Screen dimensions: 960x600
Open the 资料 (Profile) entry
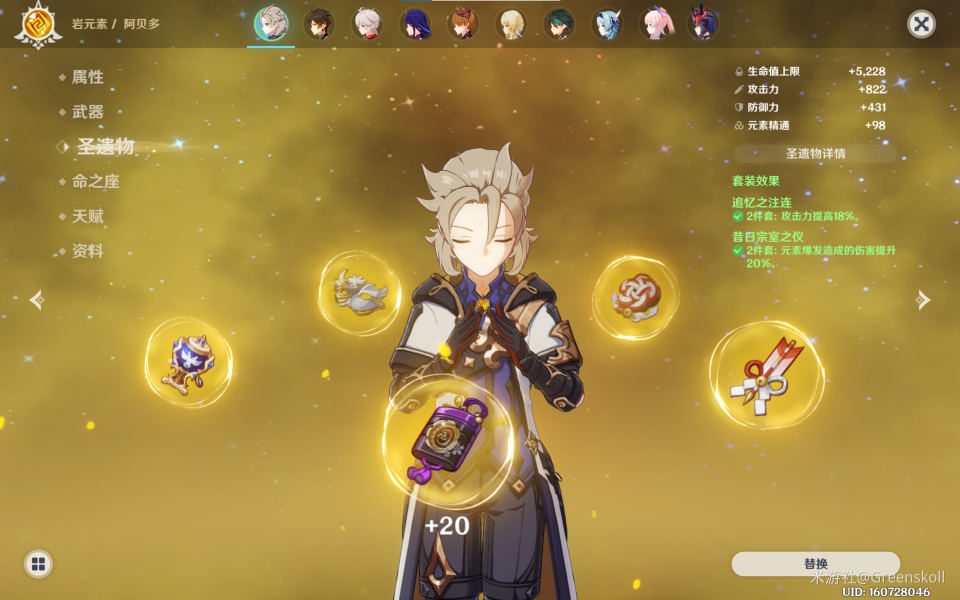[x=87, y=251]
